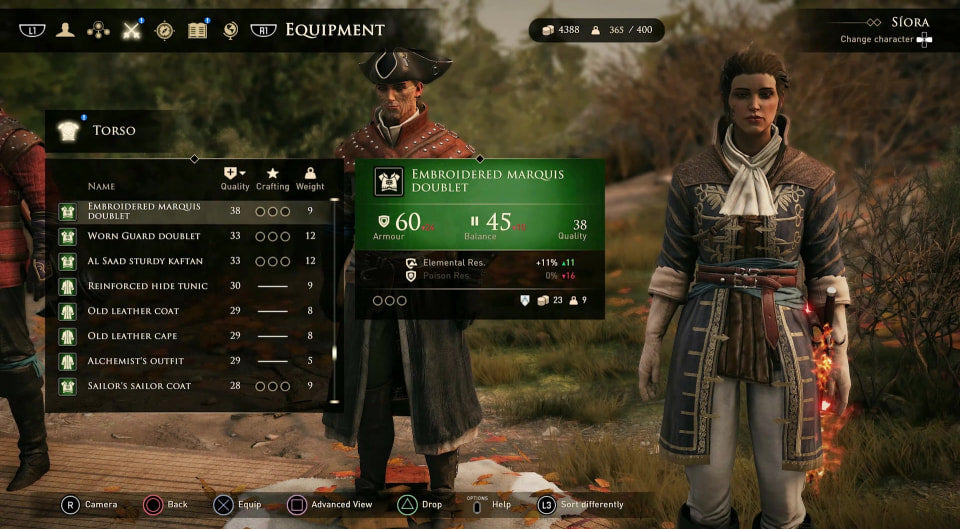
Task: Switch to the globe map tab
Action: (x=231, y=30)
